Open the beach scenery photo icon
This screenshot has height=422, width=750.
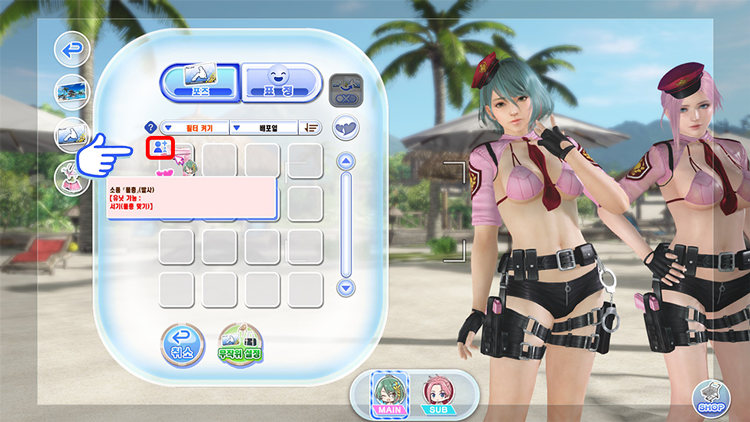coord(71,91)
